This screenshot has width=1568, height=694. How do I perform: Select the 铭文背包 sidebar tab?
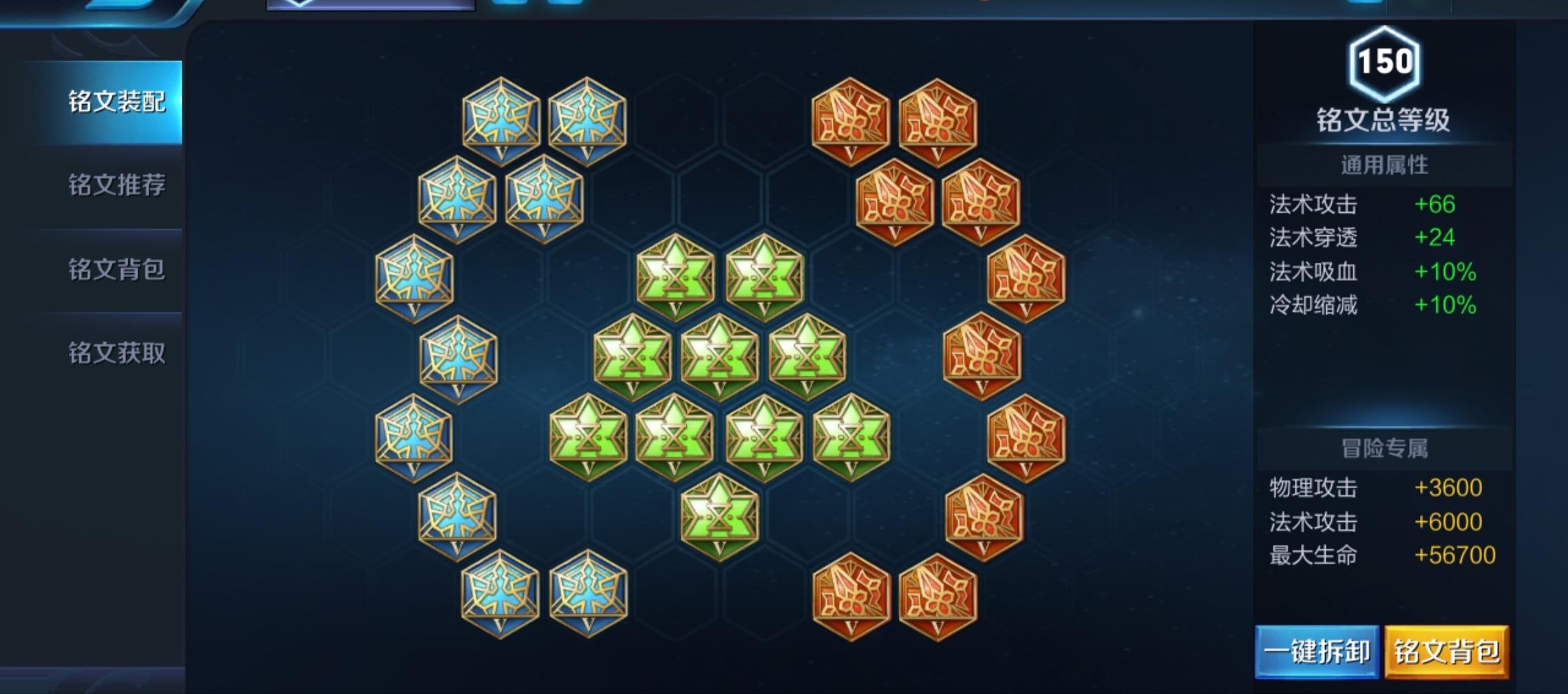tap(116, 269)
